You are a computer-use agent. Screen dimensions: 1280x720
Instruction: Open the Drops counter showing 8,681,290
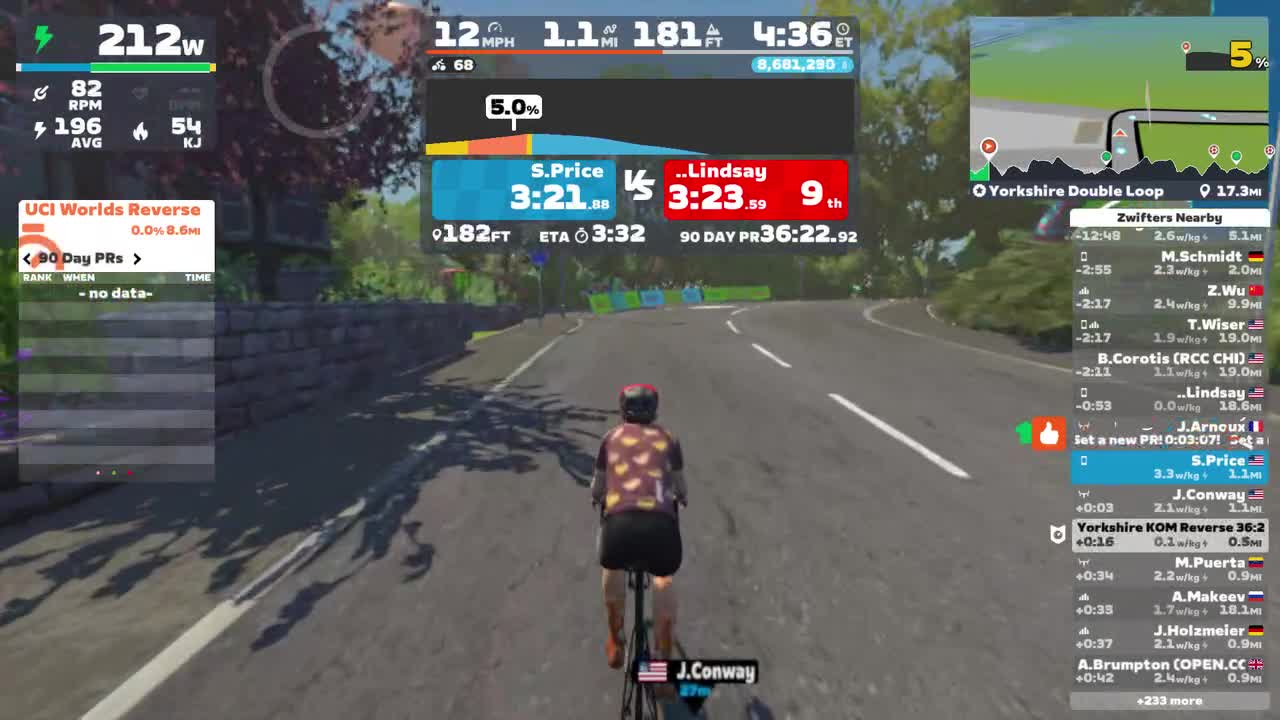[800, 65]
